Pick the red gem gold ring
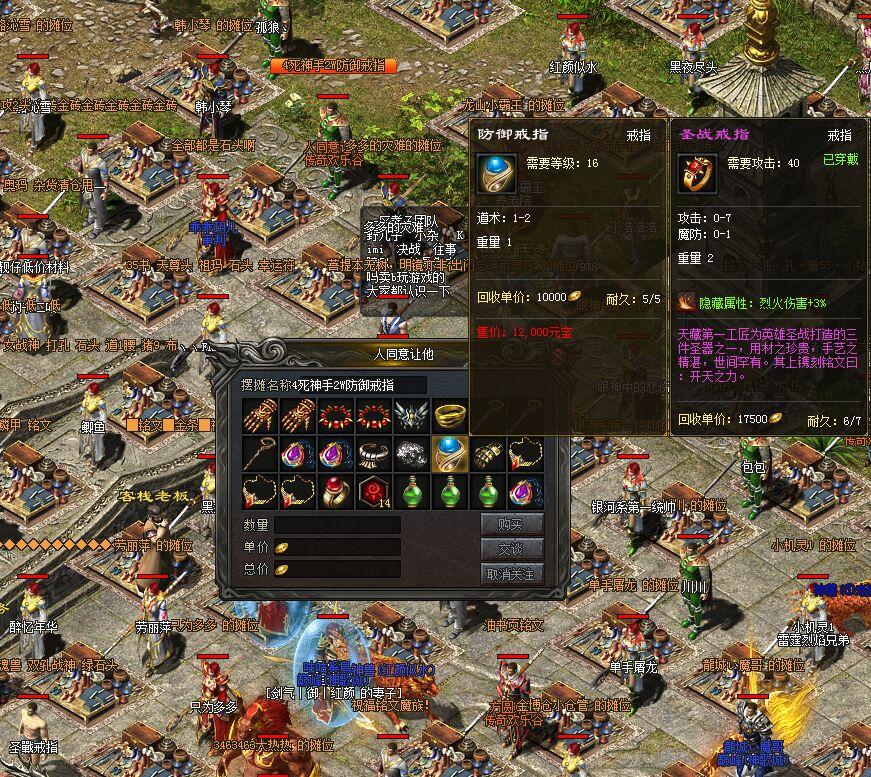871x777 pixels. [334, 491]
